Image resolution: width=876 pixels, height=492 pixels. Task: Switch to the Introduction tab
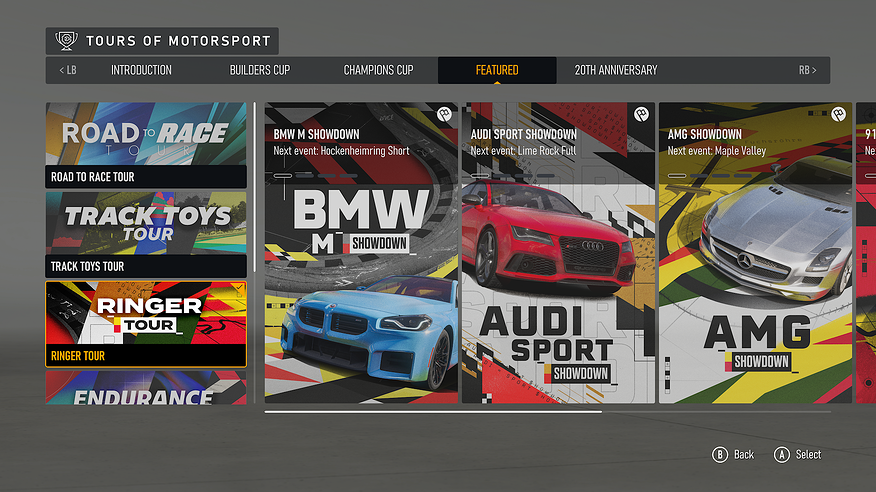[x=141, y=70]
